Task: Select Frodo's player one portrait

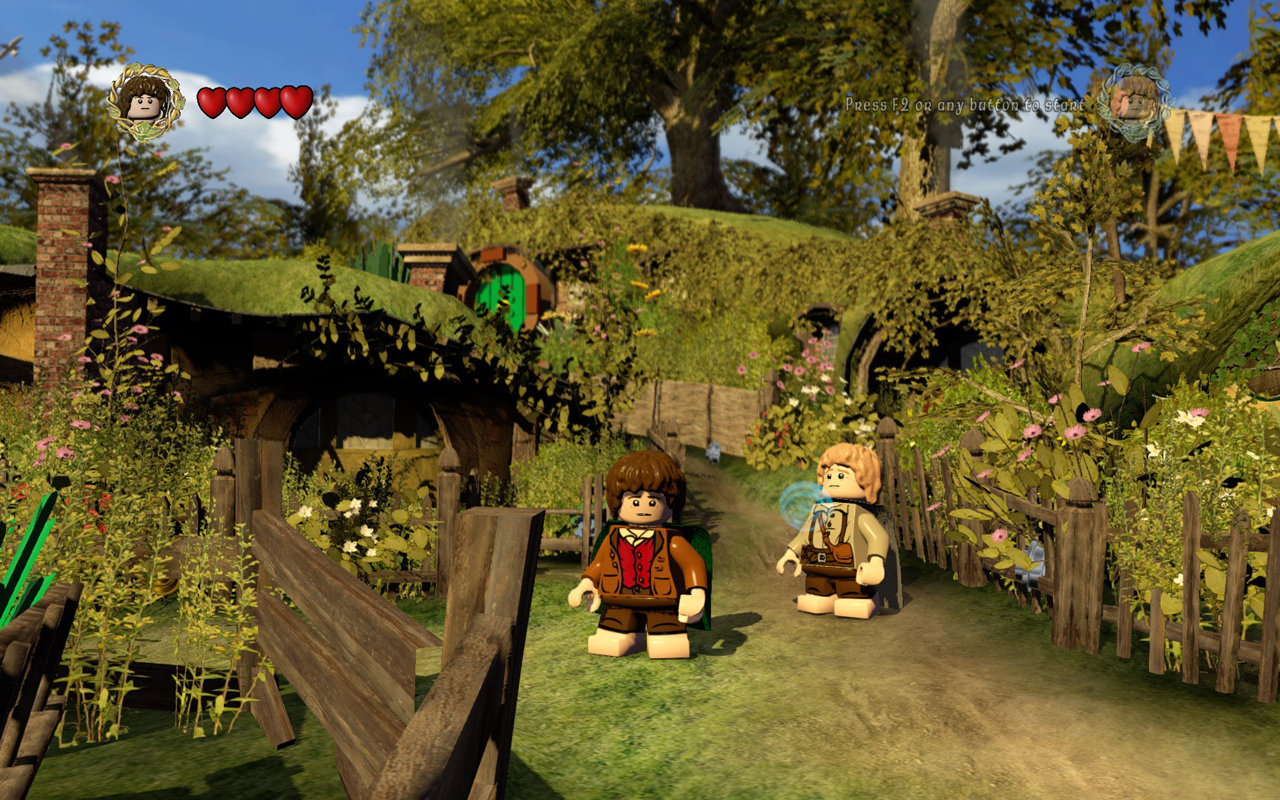Action: (145, 101)
